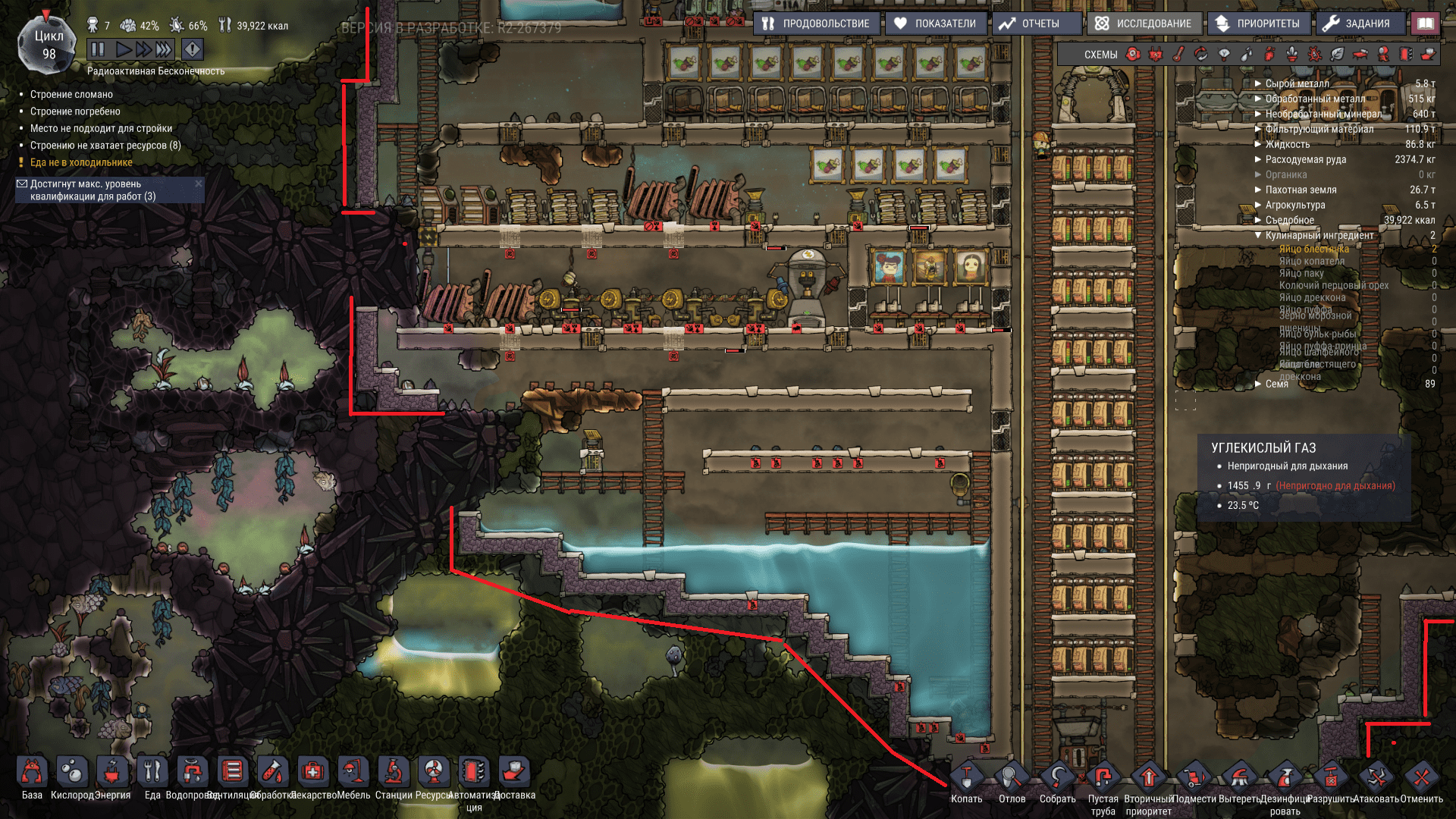Screen dimensions: 1456x819
Task: Dismiss the max skill level notification
Action: pyautogui.click(x=199, y=184)
